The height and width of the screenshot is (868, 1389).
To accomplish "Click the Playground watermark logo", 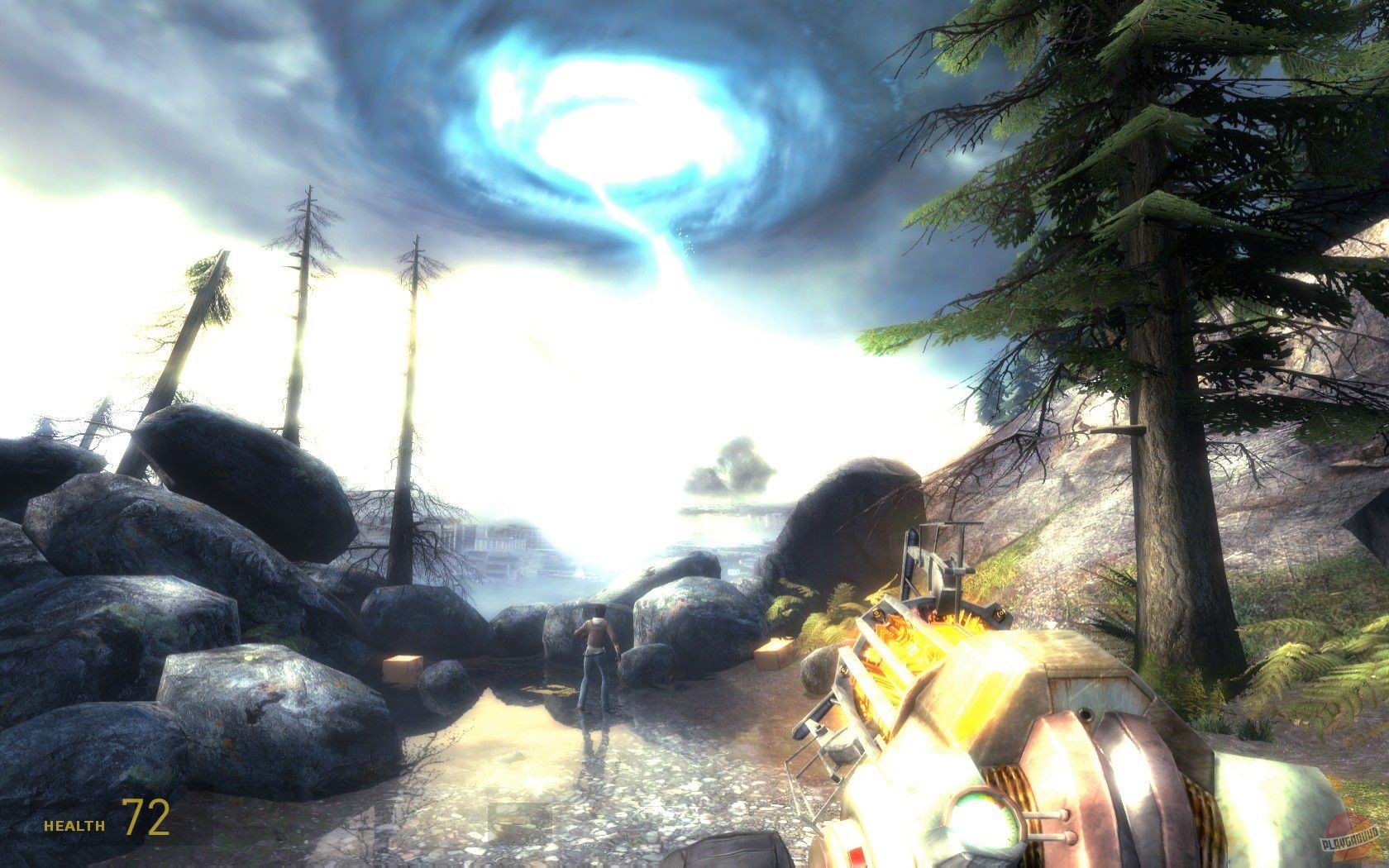I will point(1349,837).
